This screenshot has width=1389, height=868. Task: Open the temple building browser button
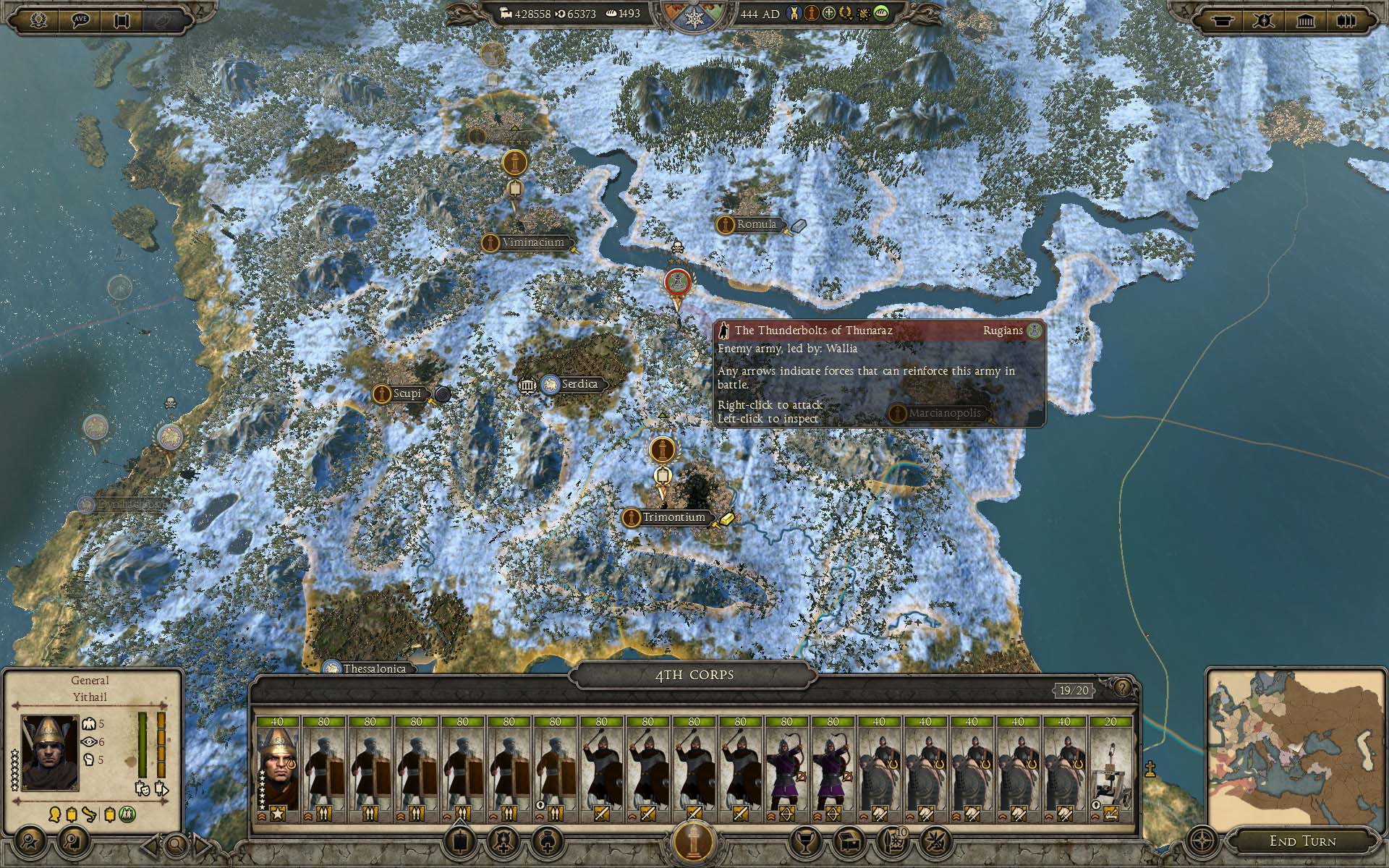coord(1305,20)
